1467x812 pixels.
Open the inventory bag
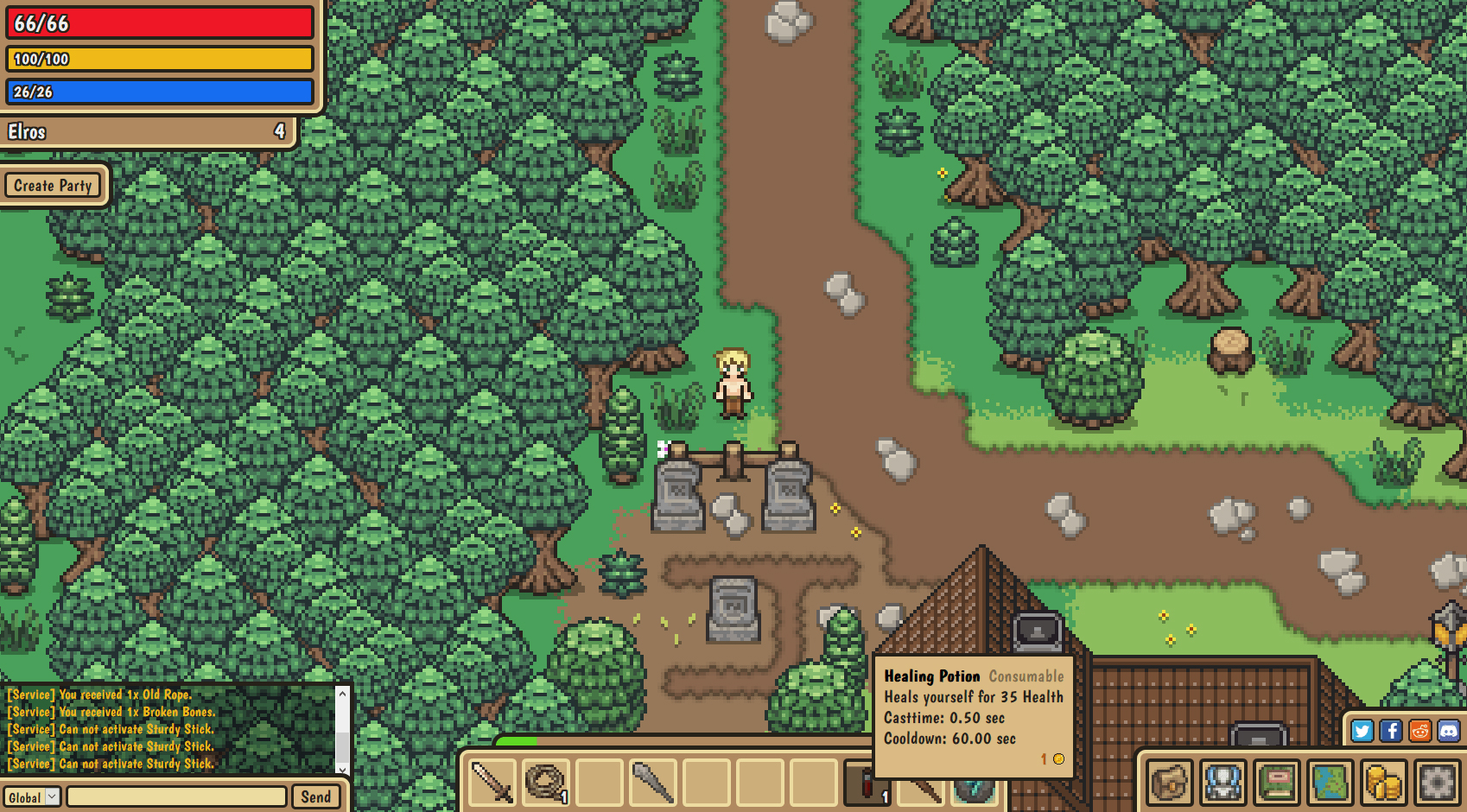(x=1170, y=783)
